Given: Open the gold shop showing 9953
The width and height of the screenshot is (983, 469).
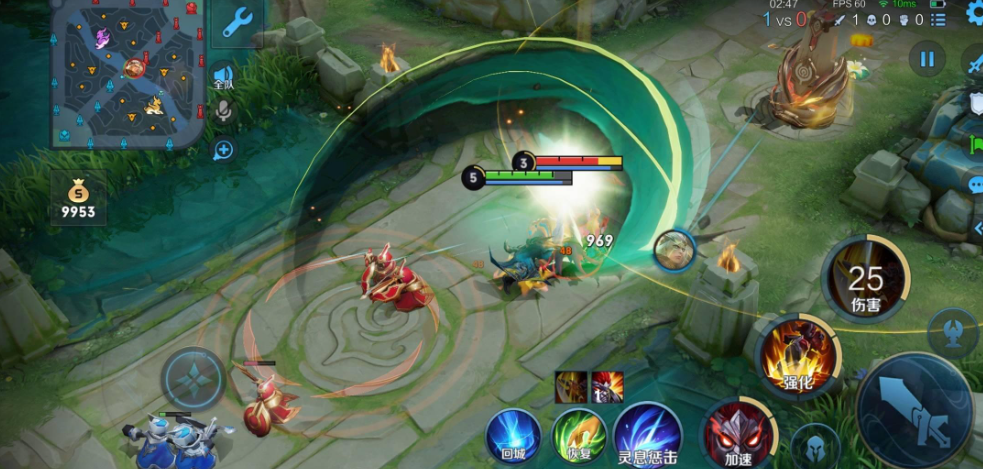Looking at the screenshot, I should coord(77,198).
